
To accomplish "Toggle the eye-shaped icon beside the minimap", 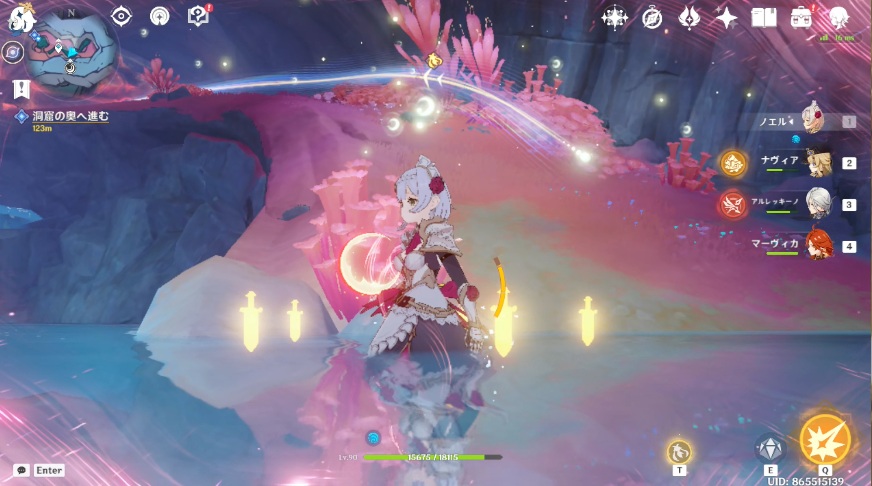I will [x=122, y=16].
